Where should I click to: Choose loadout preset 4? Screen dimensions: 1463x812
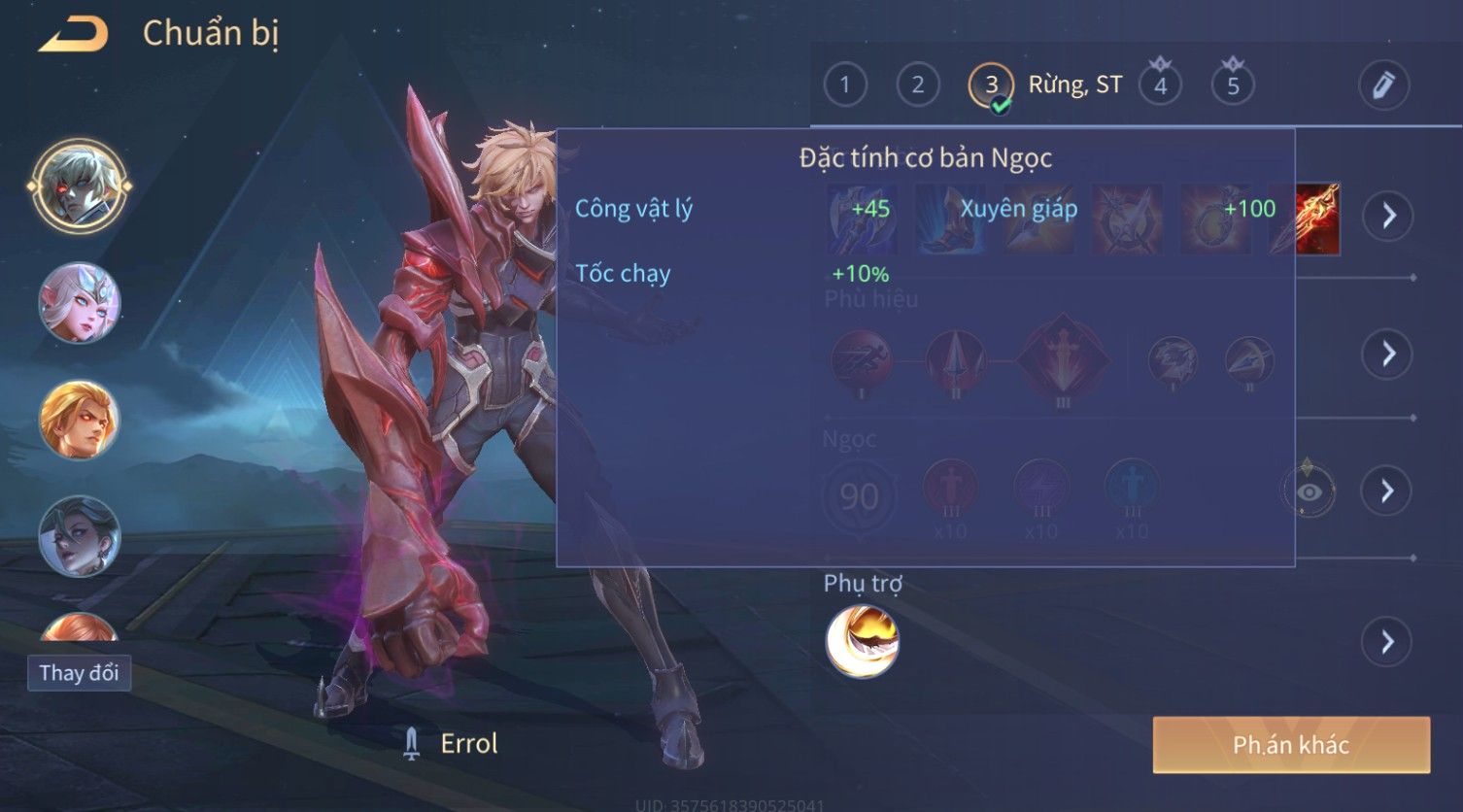click(1160, 85)
